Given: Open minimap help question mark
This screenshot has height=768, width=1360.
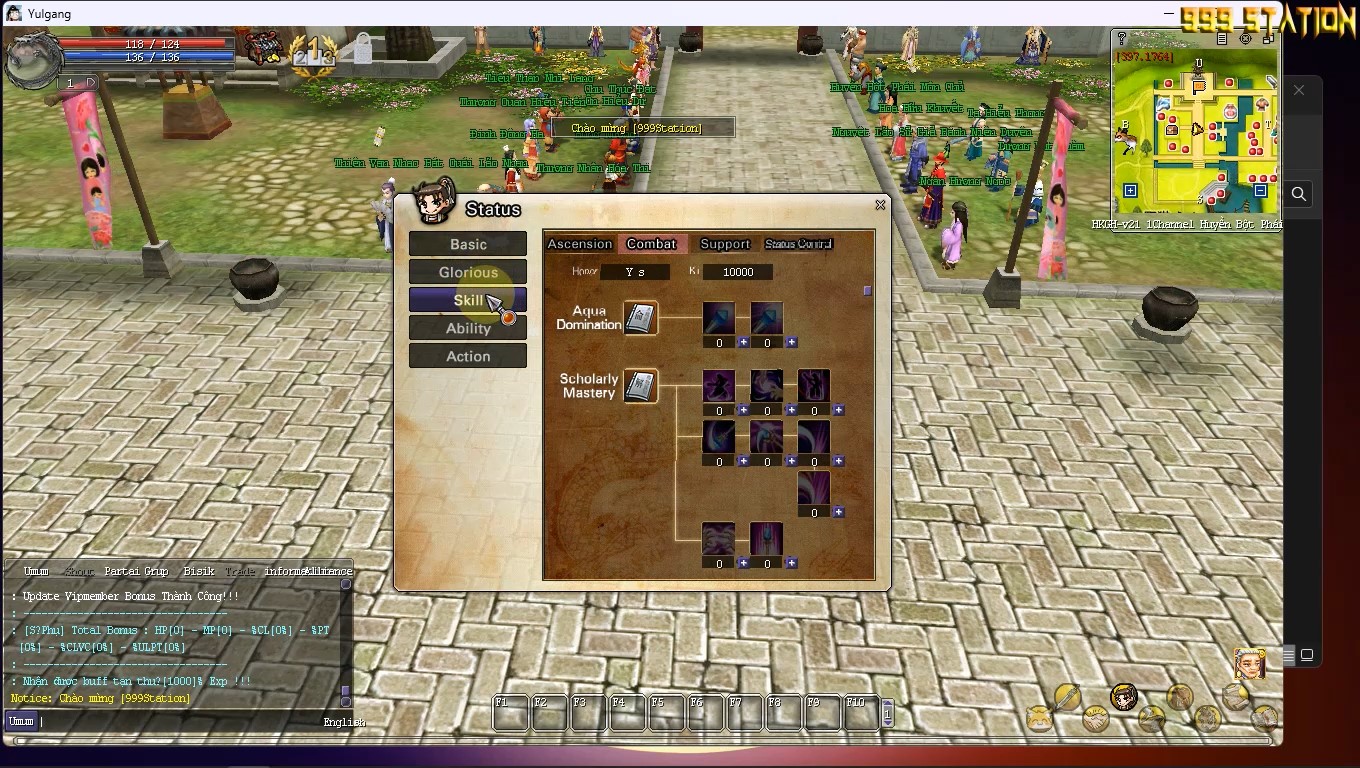Looking at the screenshot, I should click(1122, 39).
